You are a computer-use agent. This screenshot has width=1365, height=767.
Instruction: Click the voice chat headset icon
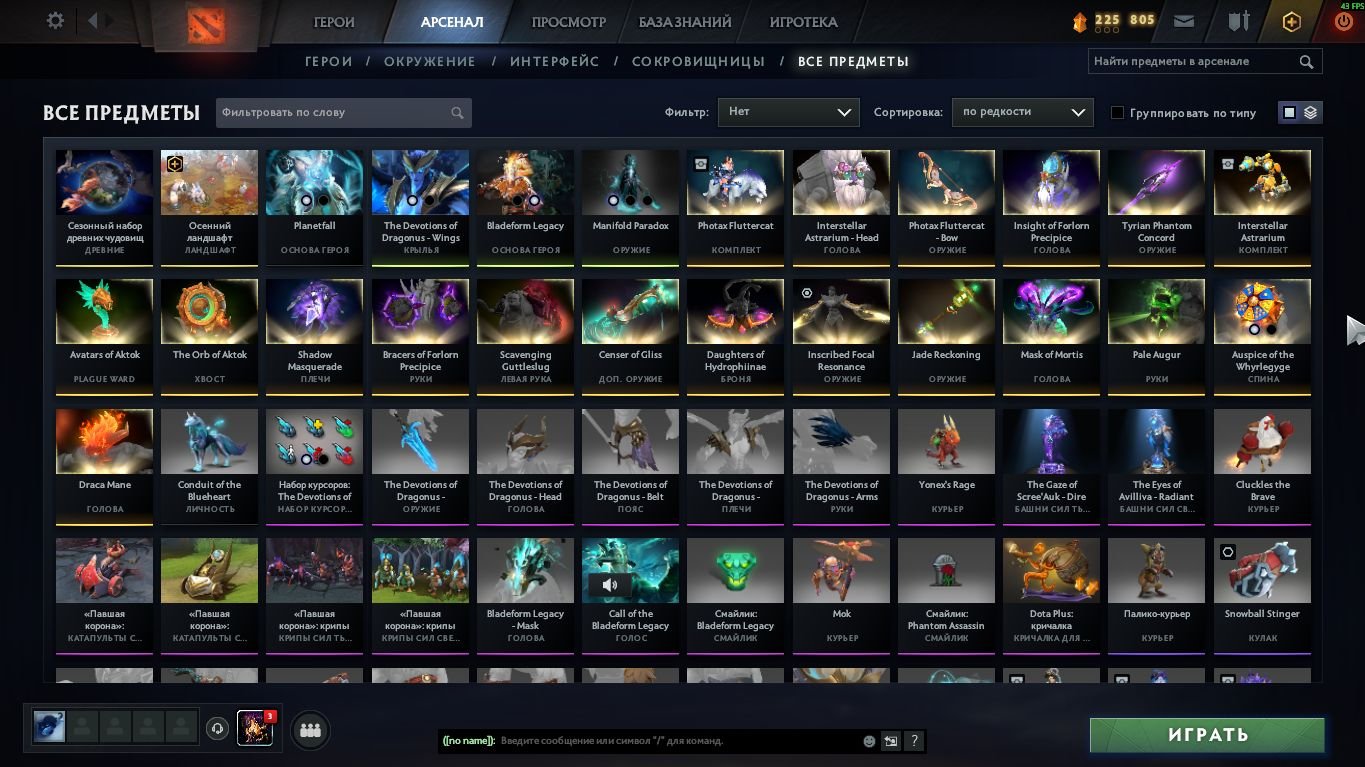point(218,729)
